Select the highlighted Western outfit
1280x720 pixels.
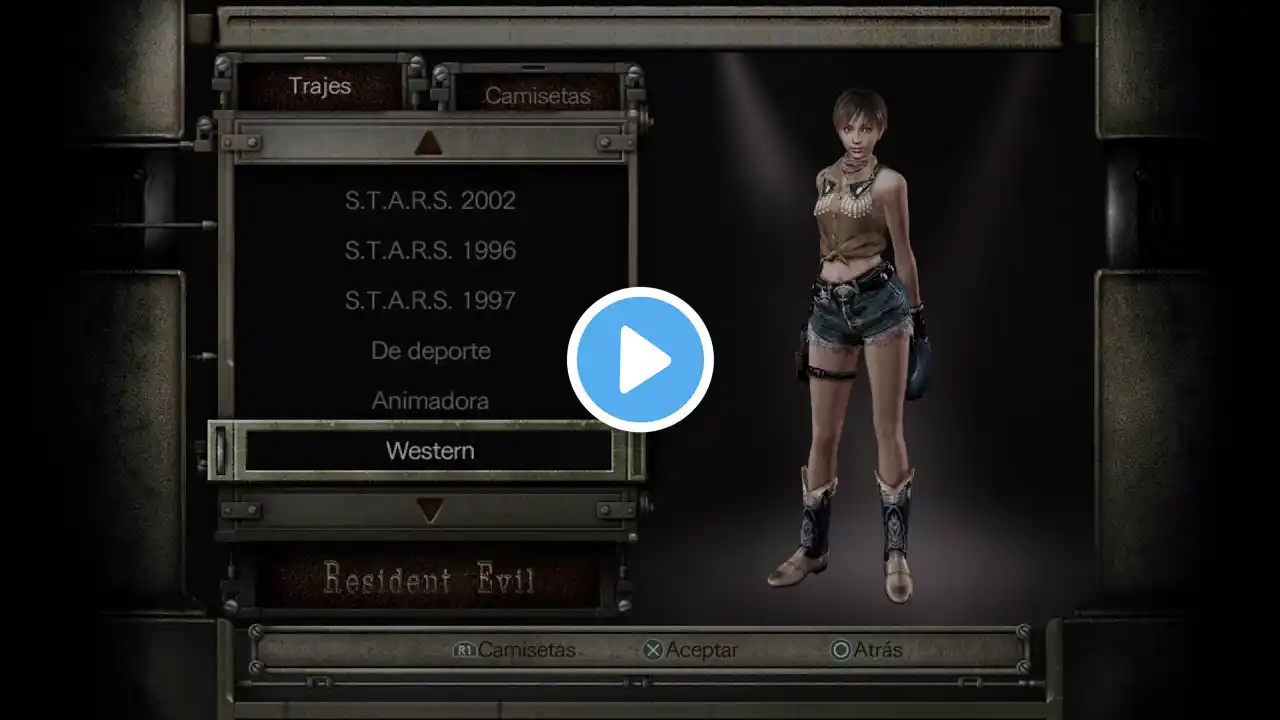tap(430, 451)
